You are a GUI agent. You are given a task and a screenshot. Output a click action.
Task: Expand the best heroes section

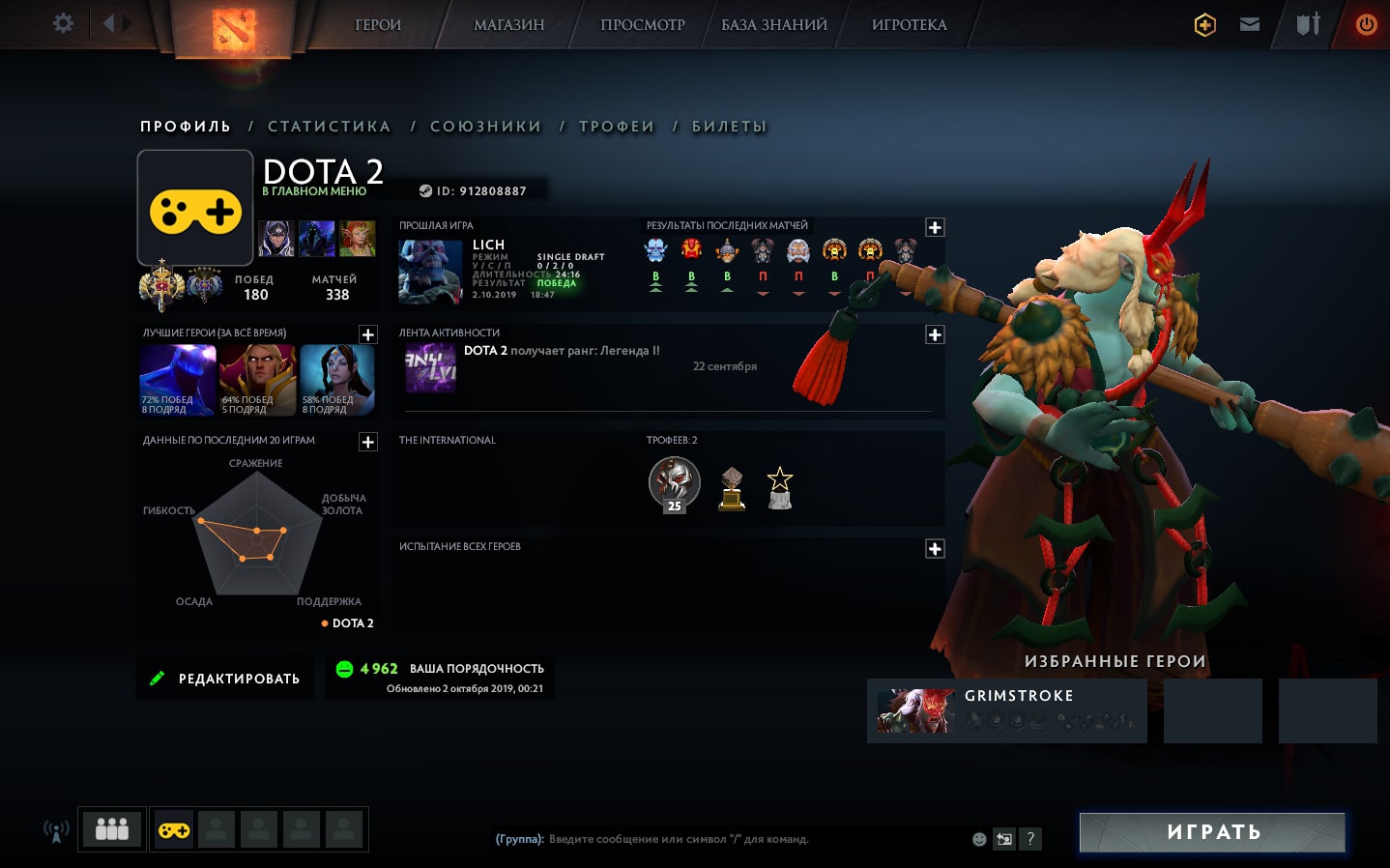(x=368, y=334)
